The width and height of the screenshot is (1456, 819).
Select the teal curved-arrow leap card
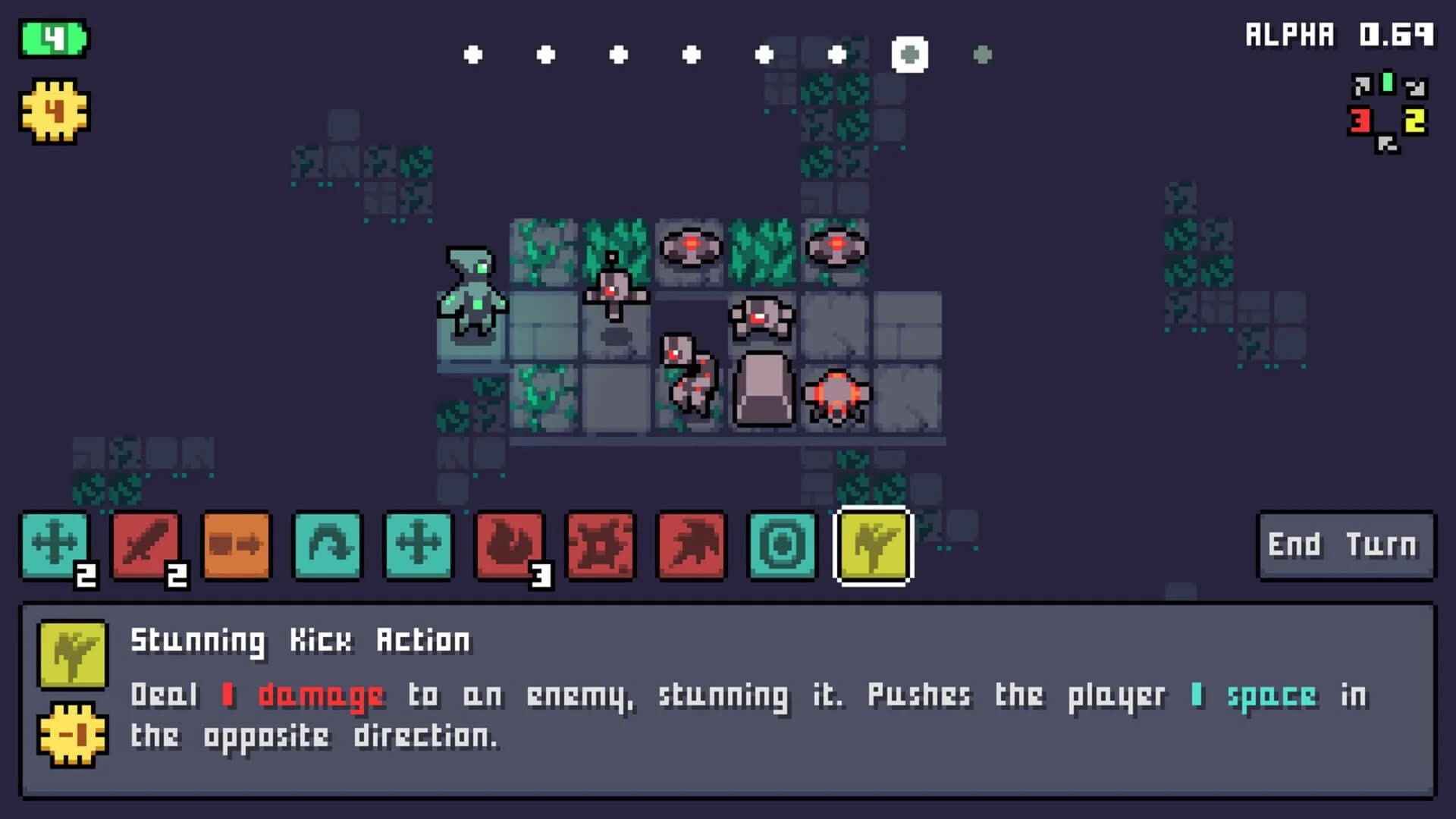(328, 544)
